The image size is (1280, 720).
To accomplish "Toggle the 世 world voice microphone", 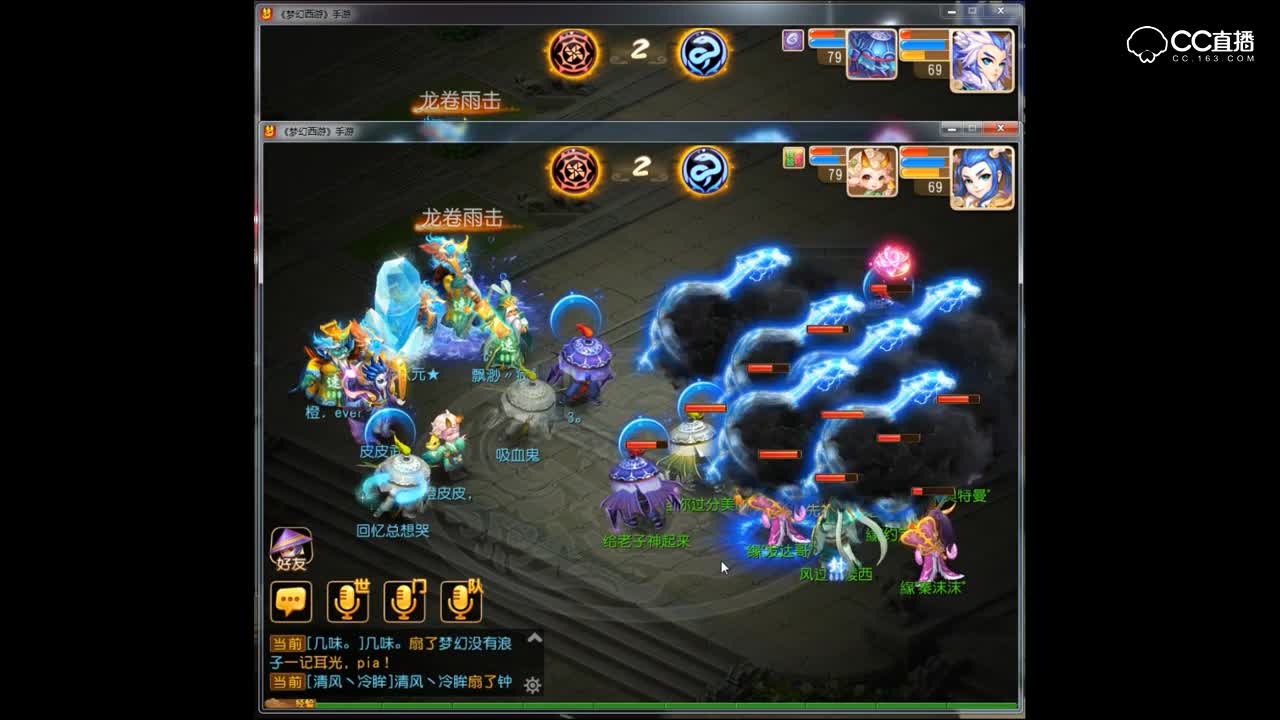I will [347, 599].
